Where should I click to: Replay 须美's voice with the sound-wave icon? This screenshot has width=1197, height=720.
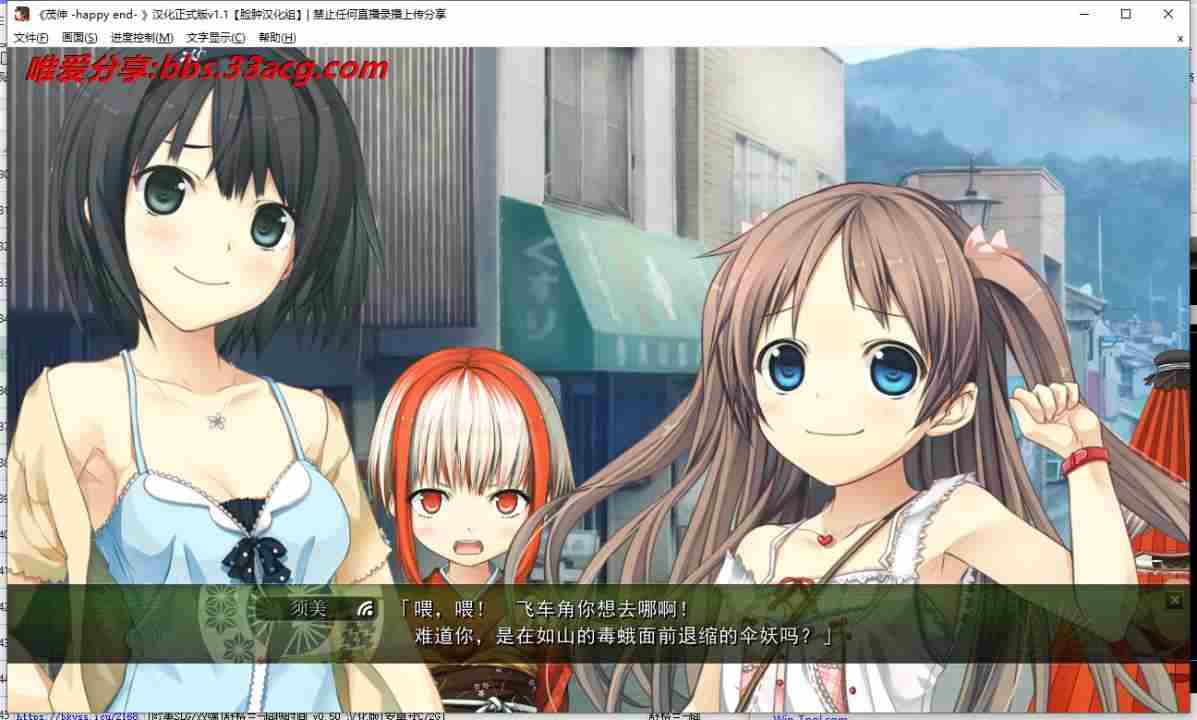click(x=366, y=608)
